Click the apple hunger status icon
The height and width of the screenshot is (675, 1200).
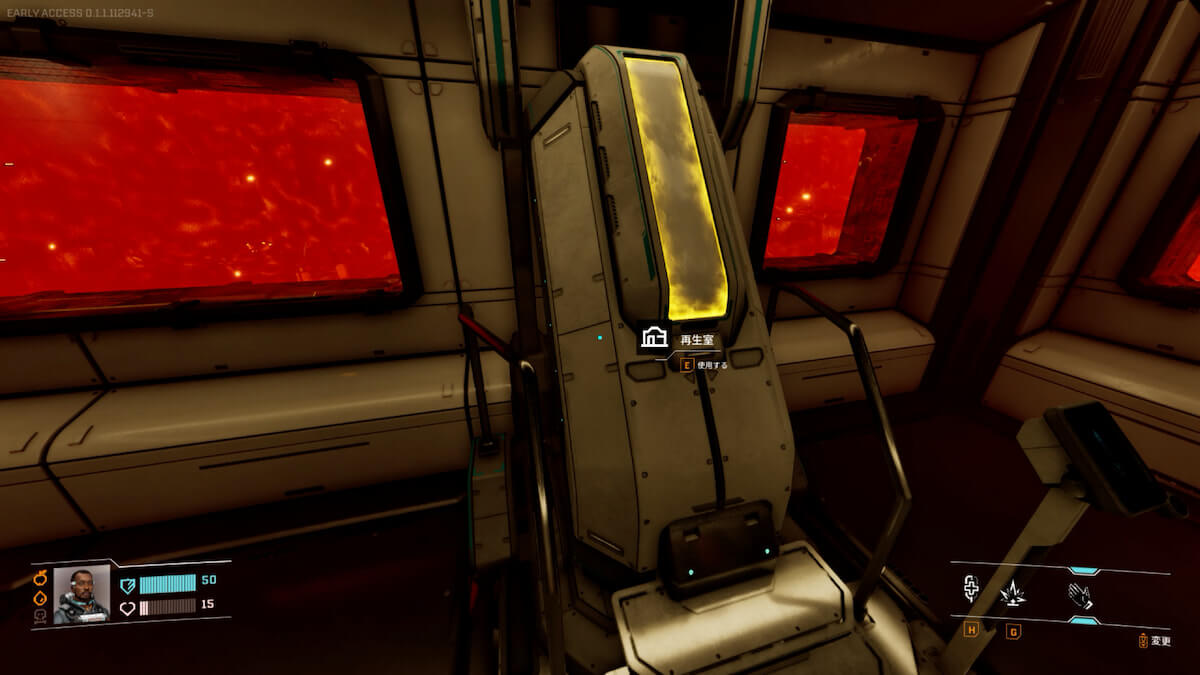point(41,578)
